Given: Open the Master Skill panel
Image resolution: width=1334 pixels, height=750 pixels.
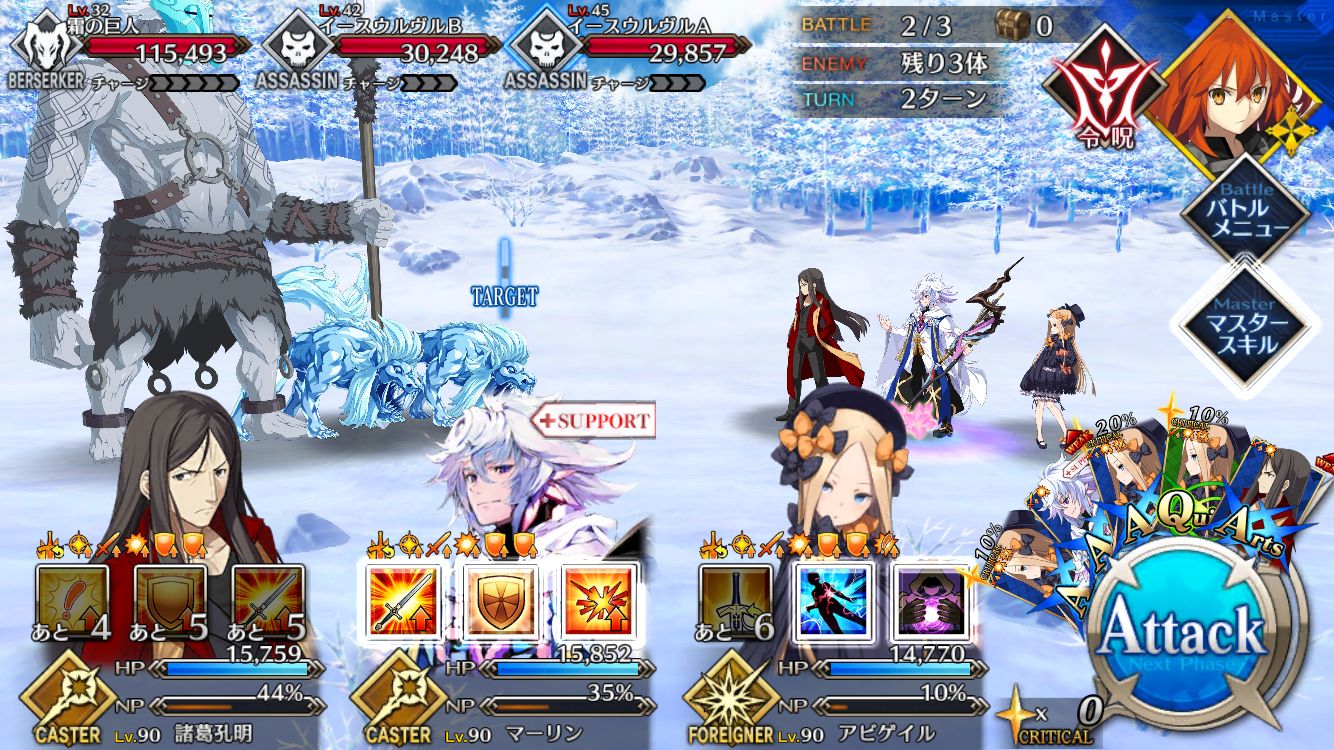Looking at the screenshot, I should [x=1244, y=323].
